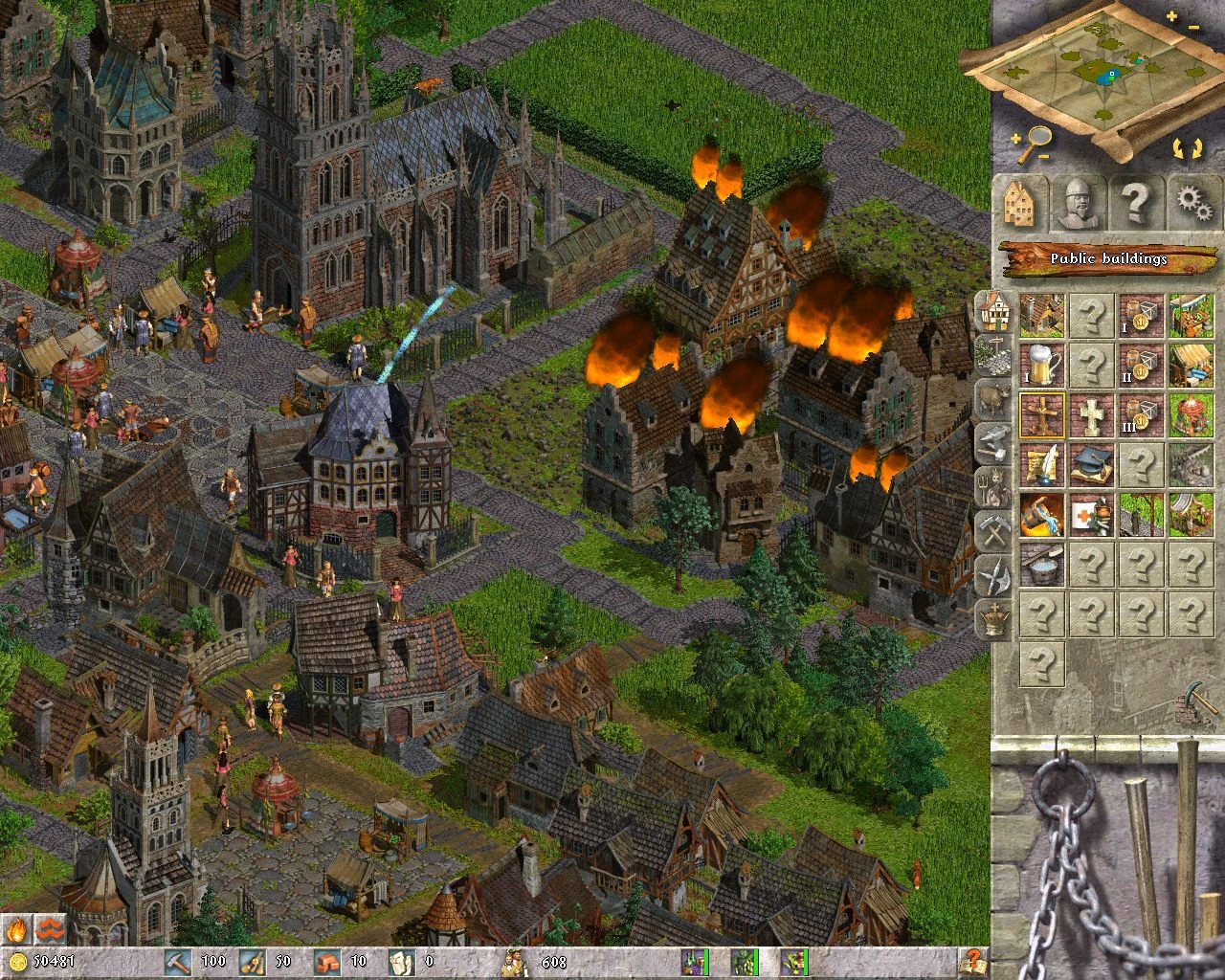Viewport: 1225px width, 980px height.
Task: Select the fire brigade water bucket icon
Action: 1041,515
